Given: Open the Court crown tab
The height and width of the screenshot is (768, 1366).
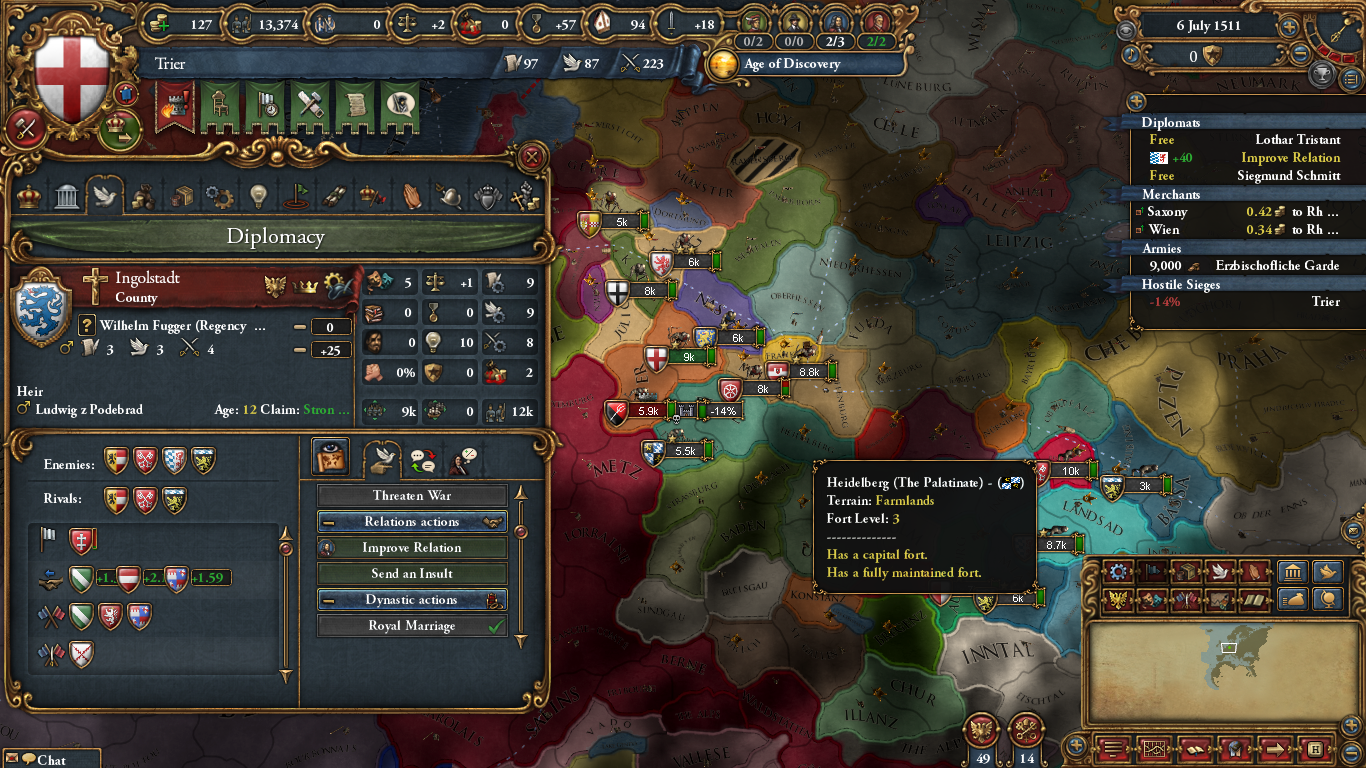Looking at the screenshot, I should [29, 196].
